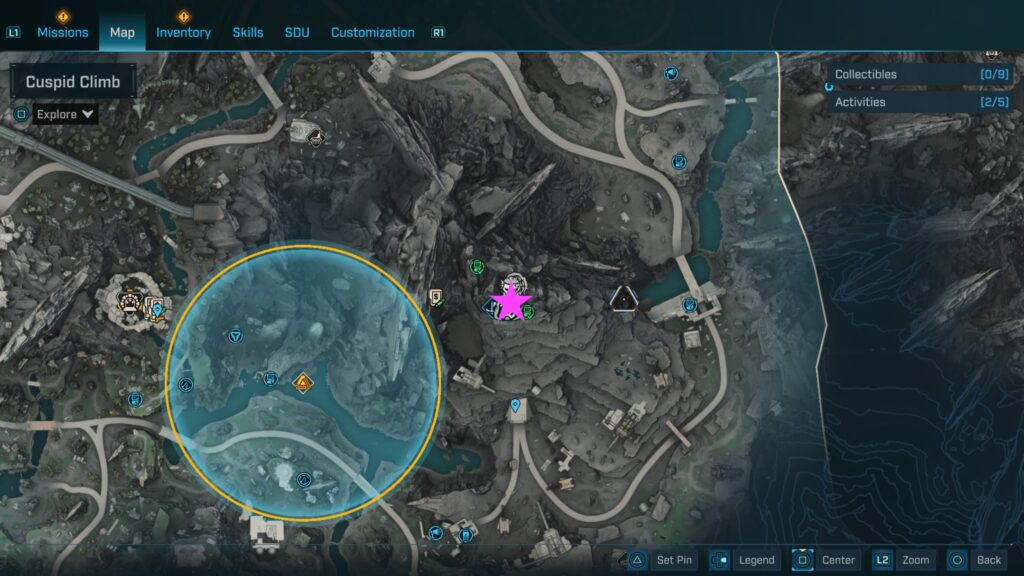
Task: Select the Activities progress entry
Action: pyautogui.click(x=922, y=102)
